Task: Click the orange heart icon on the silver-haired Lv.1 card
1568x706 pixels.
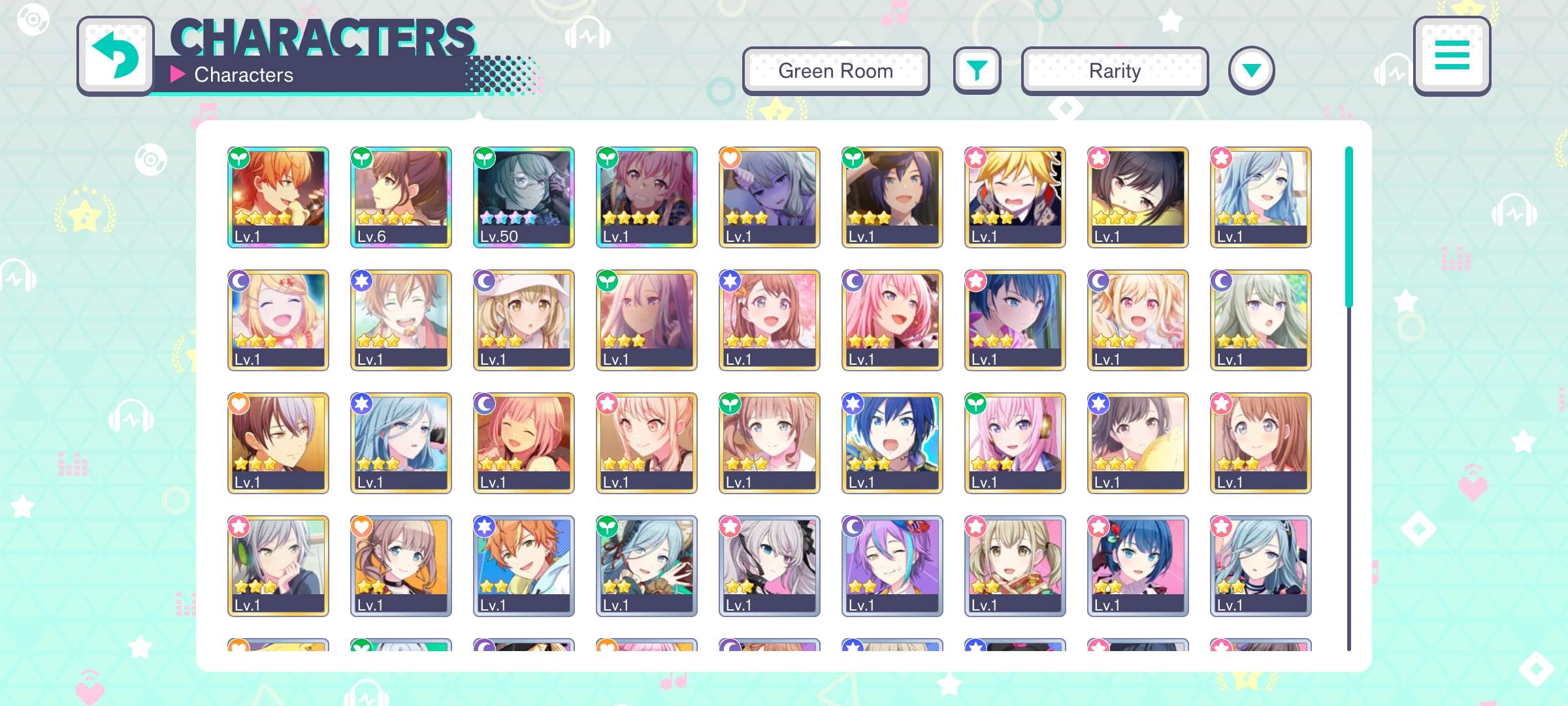Action: (730, 157)
